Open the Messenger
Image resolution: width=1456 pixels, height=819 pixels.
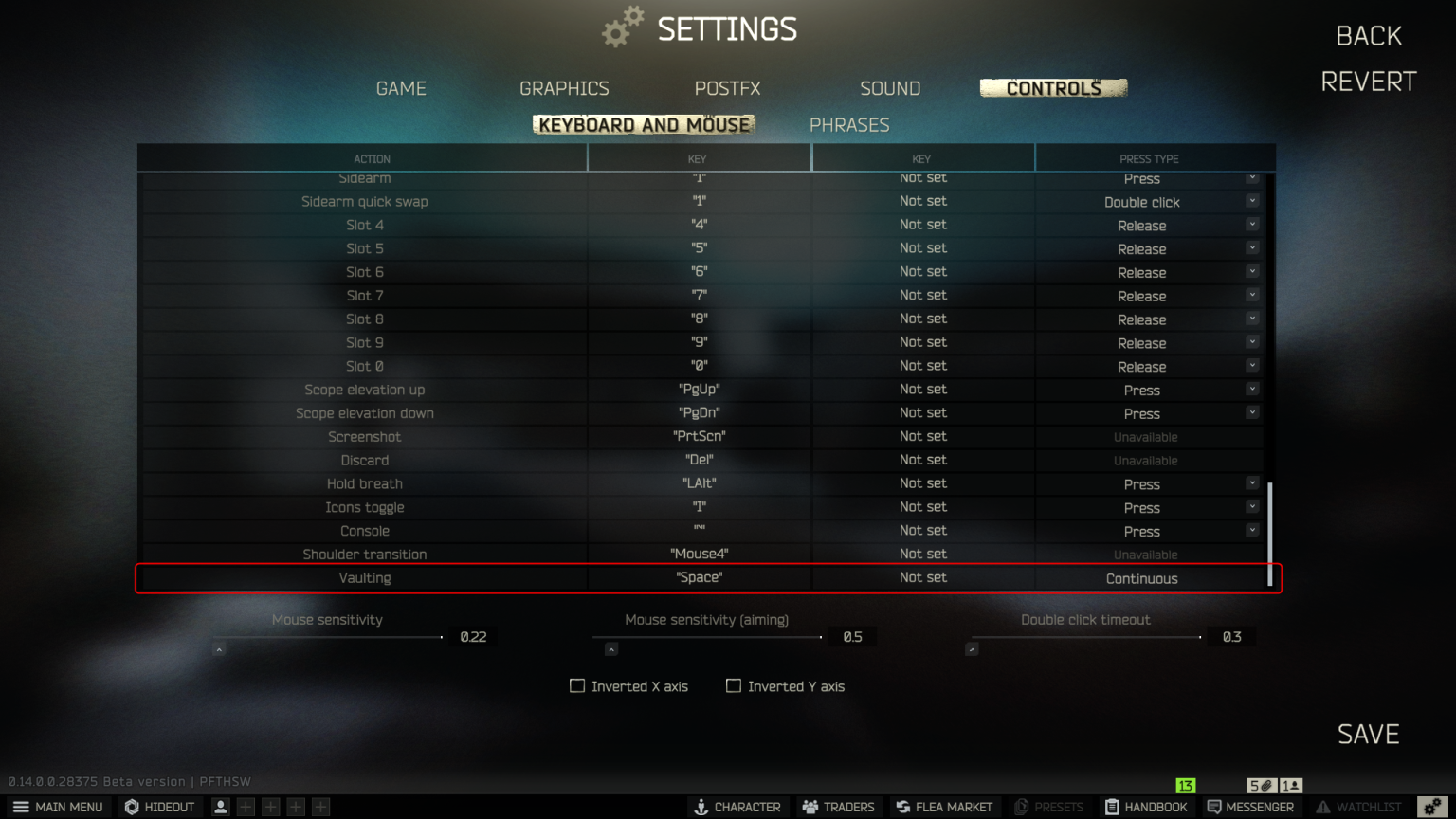[x=1249, y=807]
